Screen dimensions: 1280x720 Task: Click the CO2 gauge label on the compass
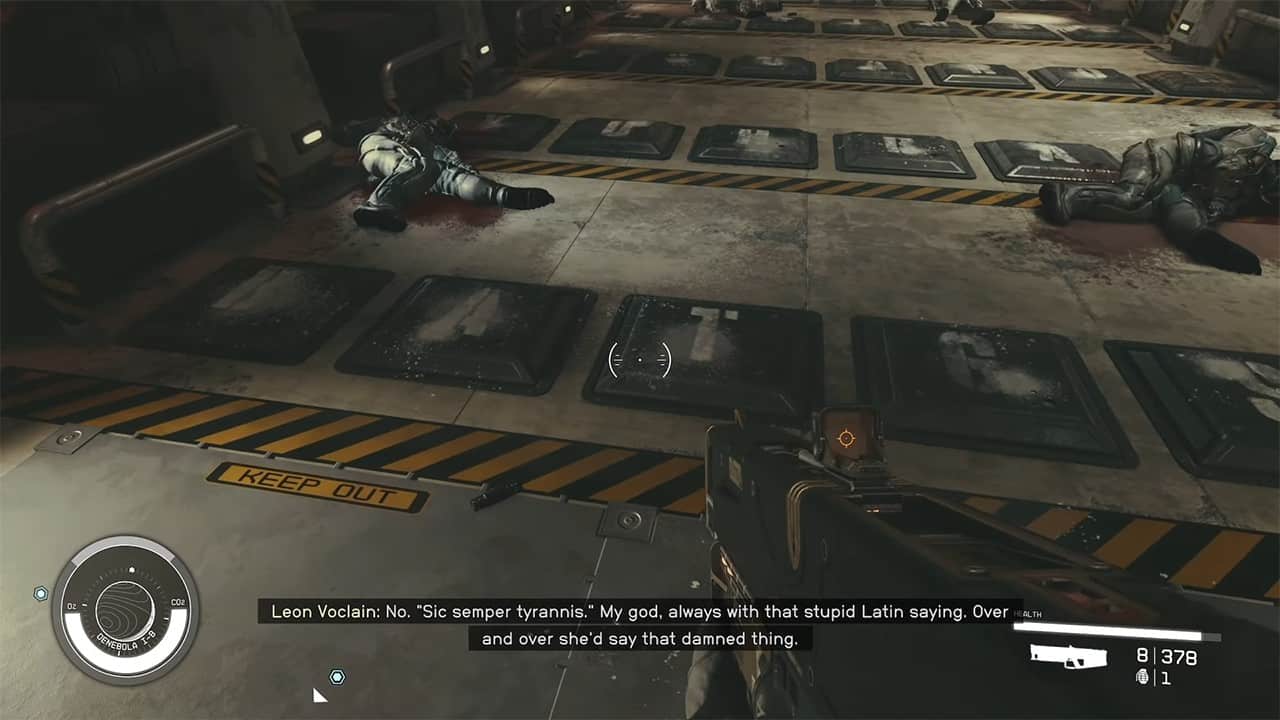click(178, 602)
